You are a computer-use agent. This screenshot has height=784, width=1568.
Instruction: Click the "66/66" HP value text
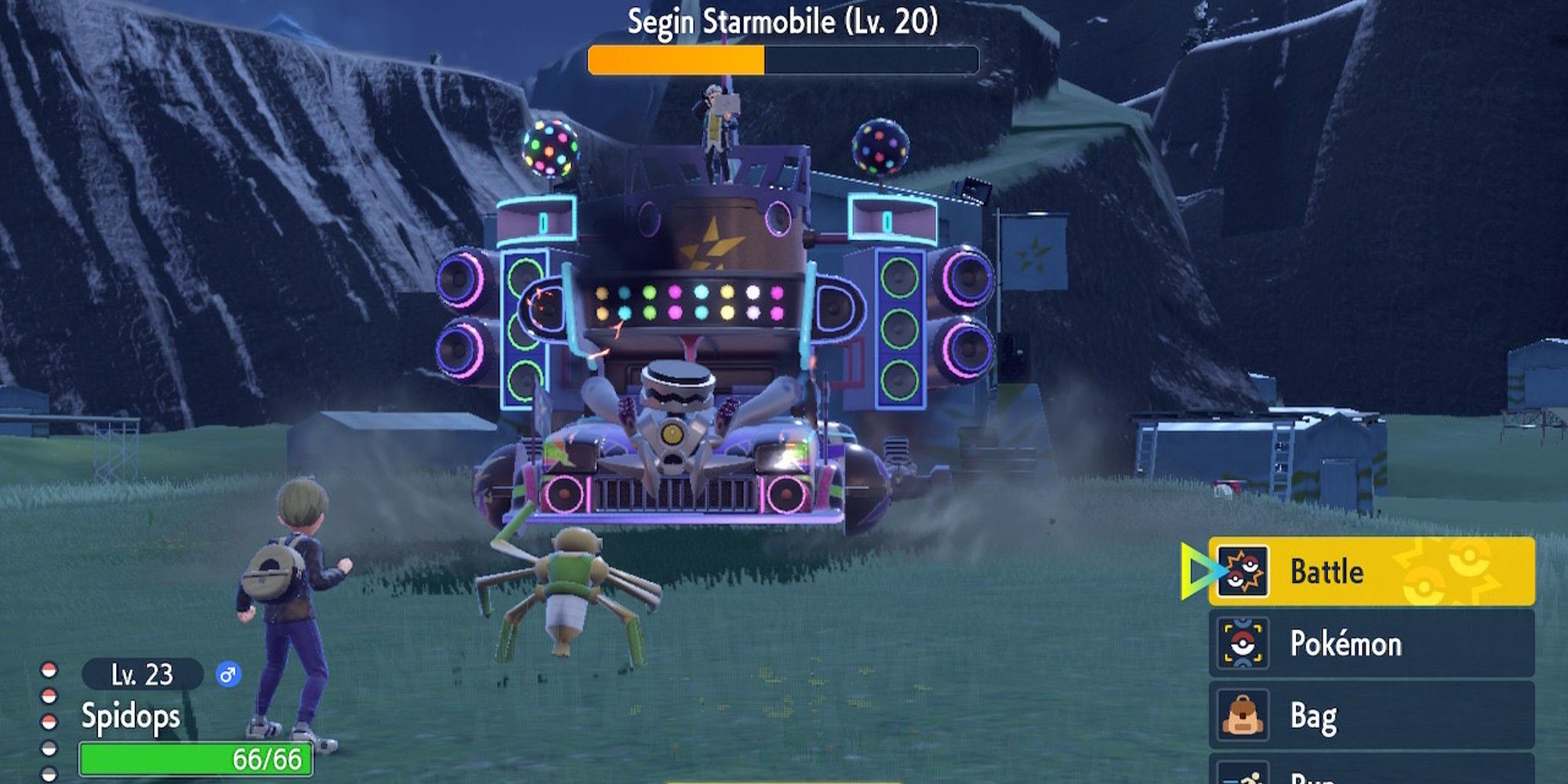[267, 758]
